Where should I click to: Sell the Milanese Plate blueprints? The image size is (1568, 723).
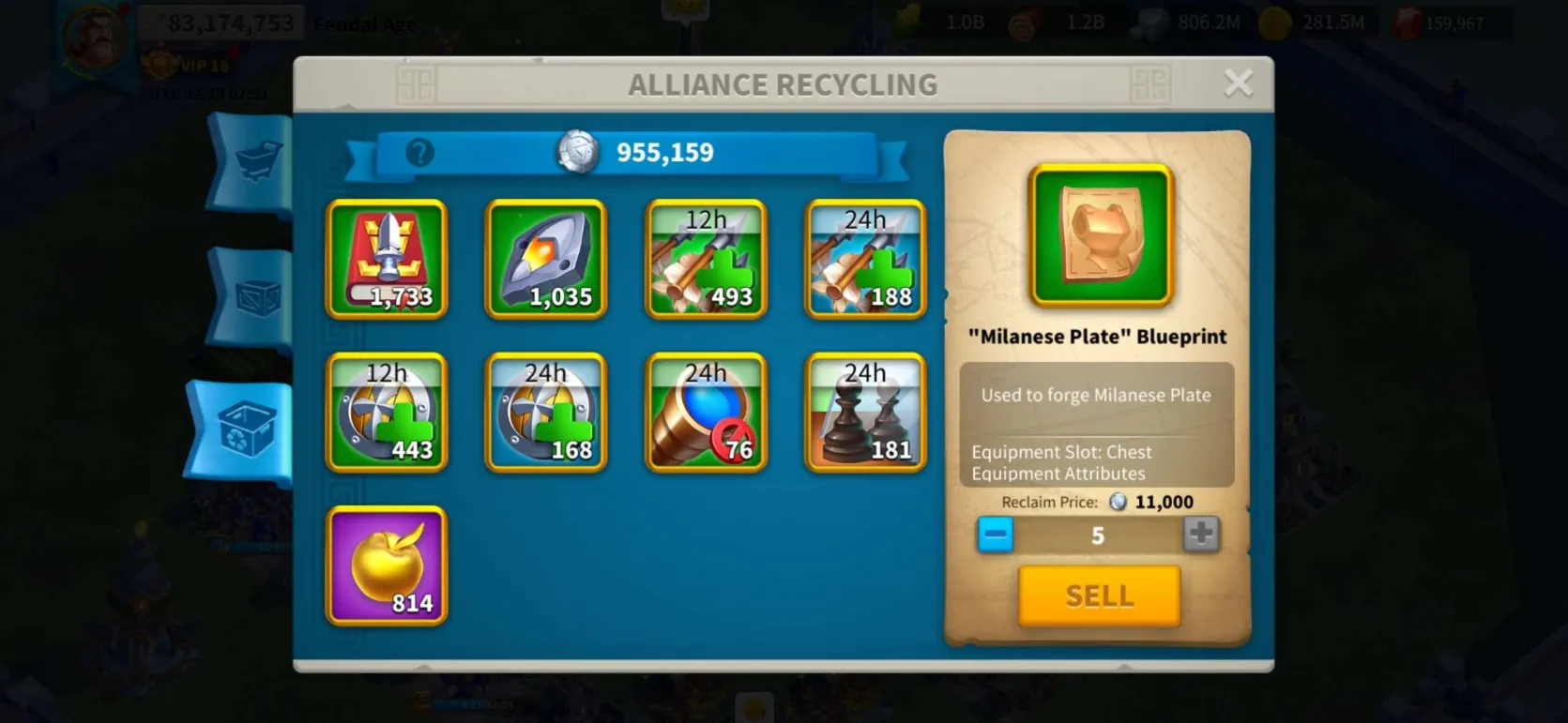1099,595
